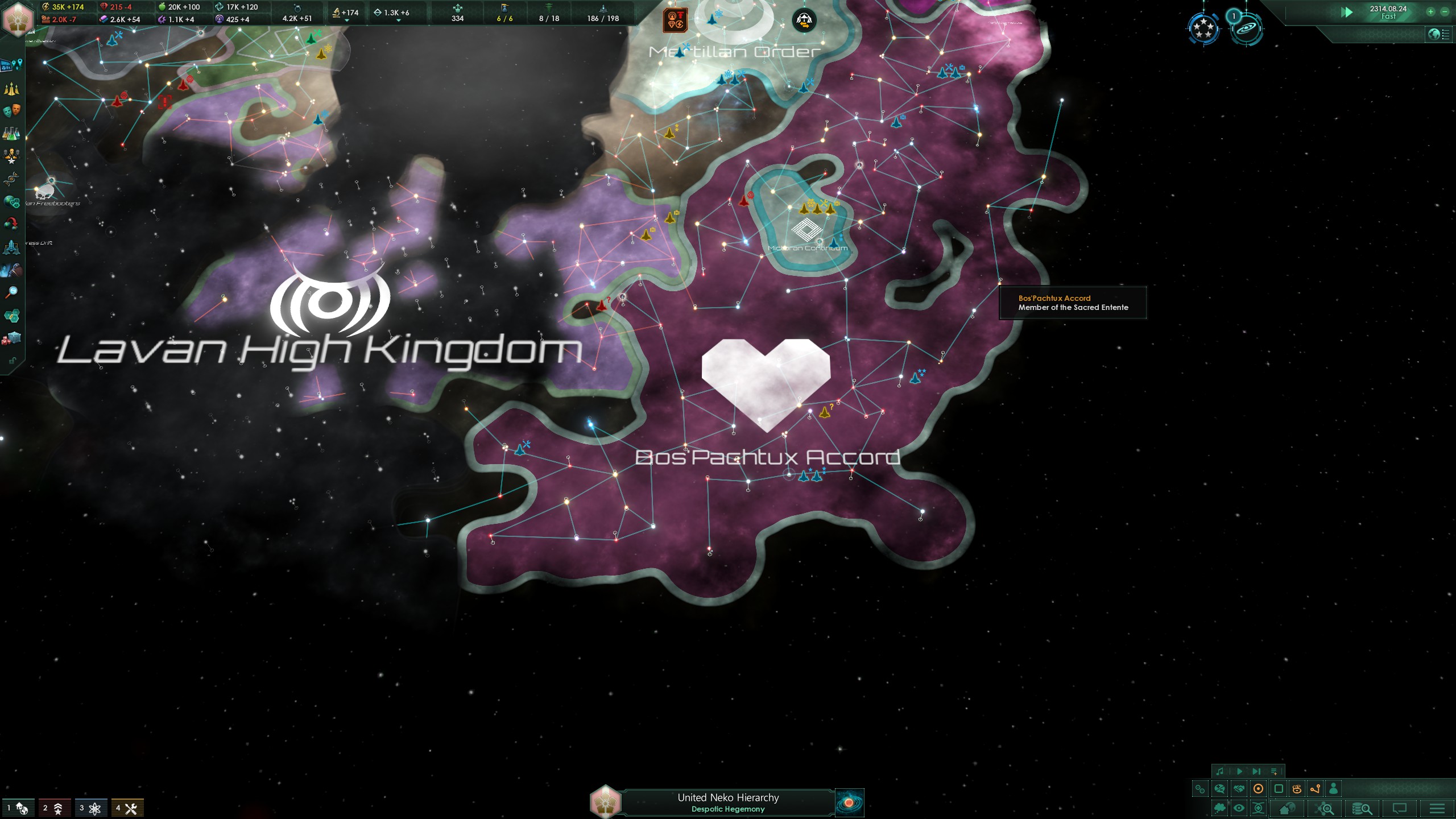
Task: Open the main menu hamburger button
Action: 1437,808
